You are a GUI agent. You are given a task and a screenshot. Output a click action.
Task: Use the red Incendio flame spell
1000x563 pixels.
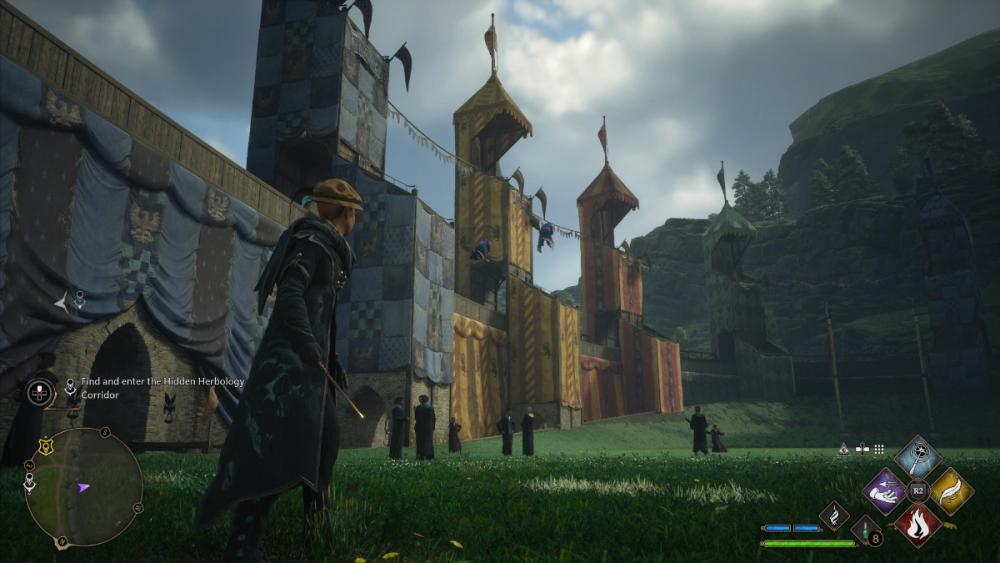click(x=917, y=525)
